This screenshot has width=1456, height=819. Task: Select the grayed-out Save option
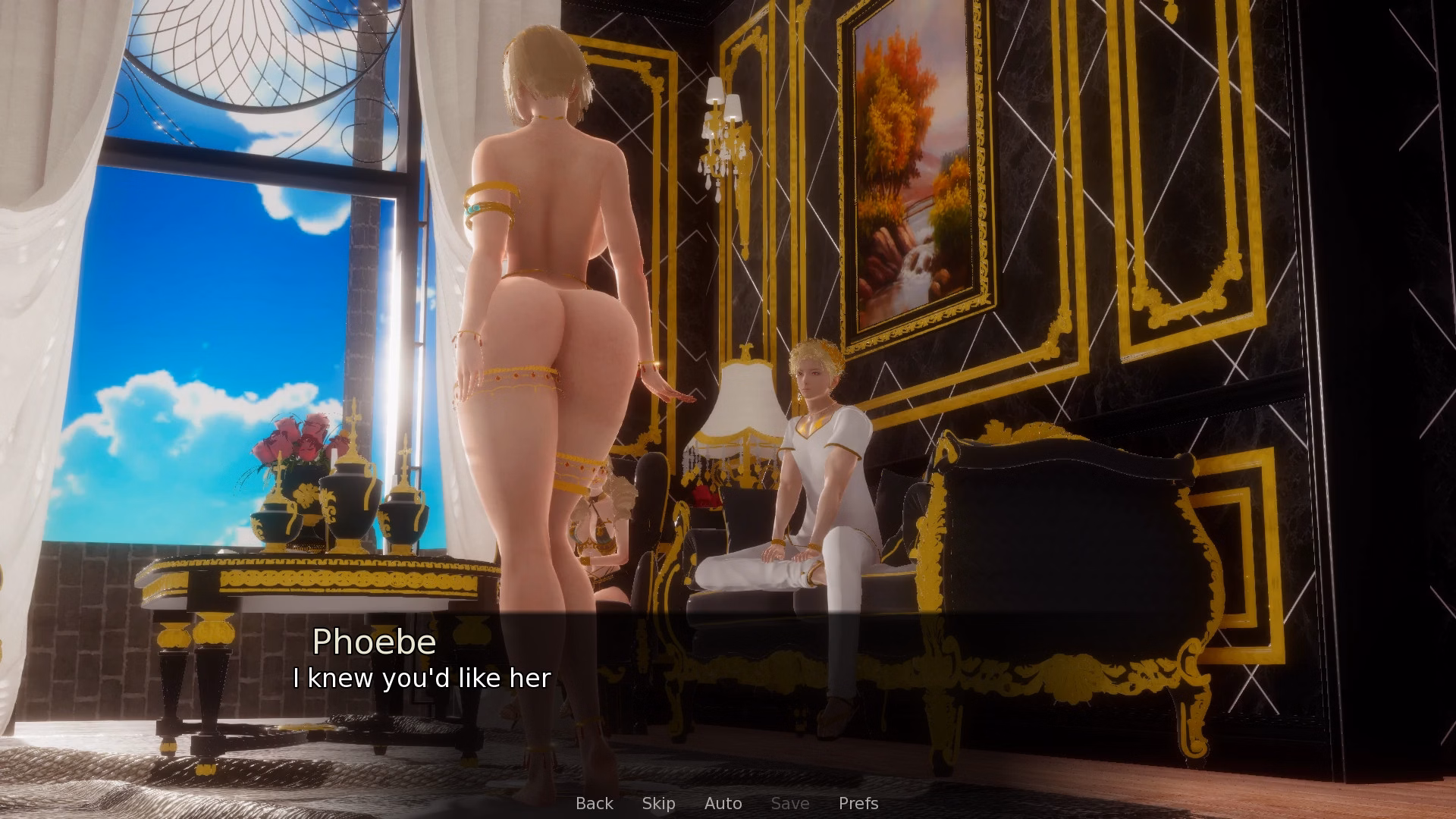(x=789, y=803)
